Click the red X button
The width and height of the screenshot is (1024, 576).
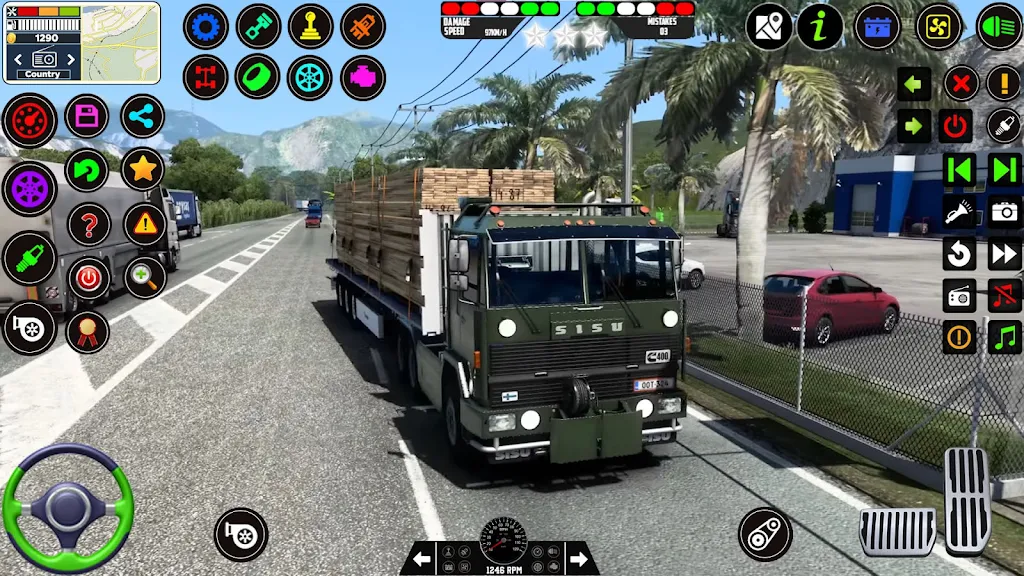tap(960, 83)
